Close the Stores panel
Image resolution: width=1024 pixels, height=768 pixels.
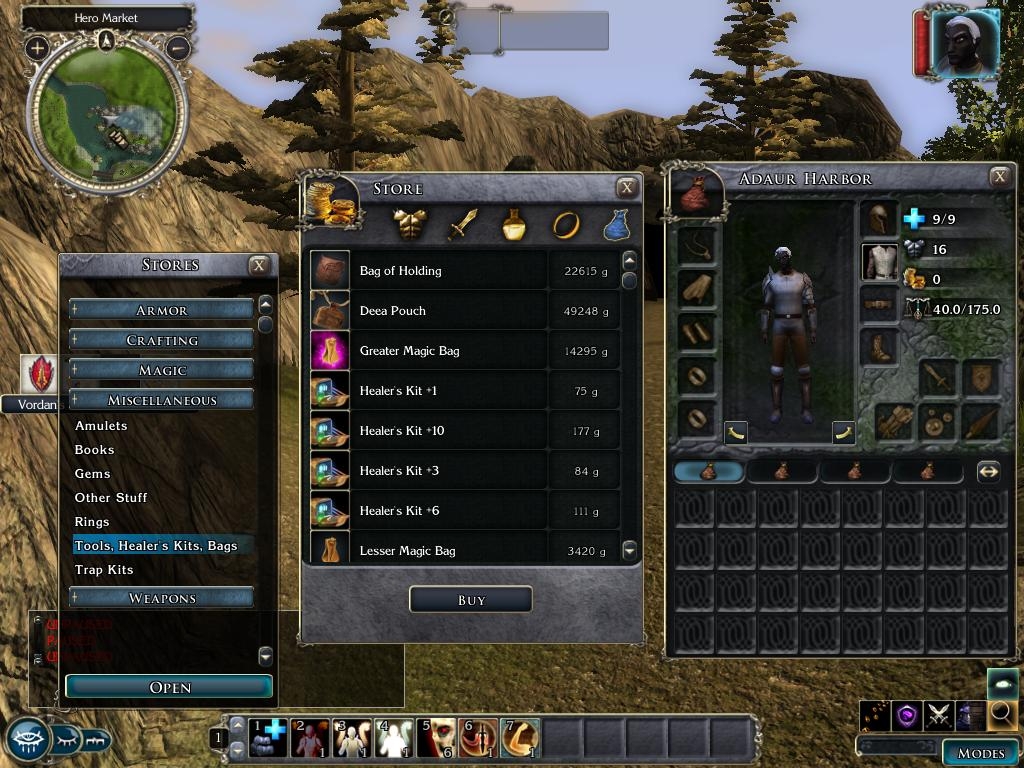pyautogui.click(x=259, y=265)
